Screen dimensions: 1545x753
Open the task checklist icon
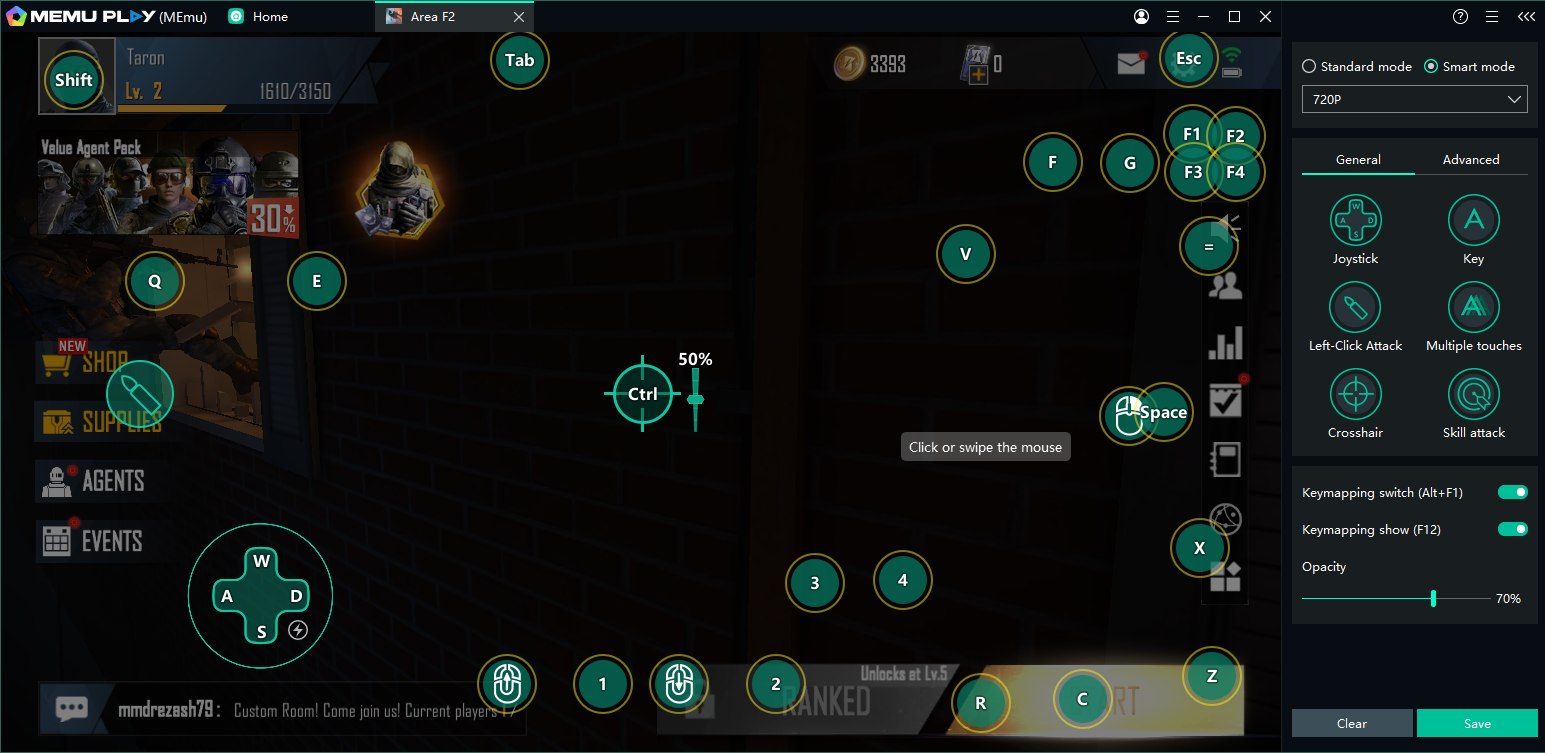click(1225, 401)
